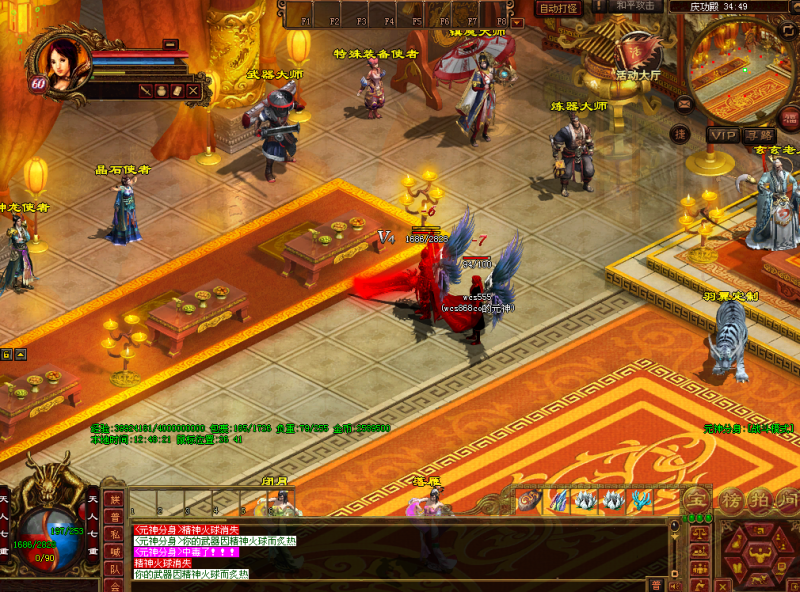This screenshot has height=592, width=800.
Task: Open the mail envelope icon
Action: click(685, 102)
